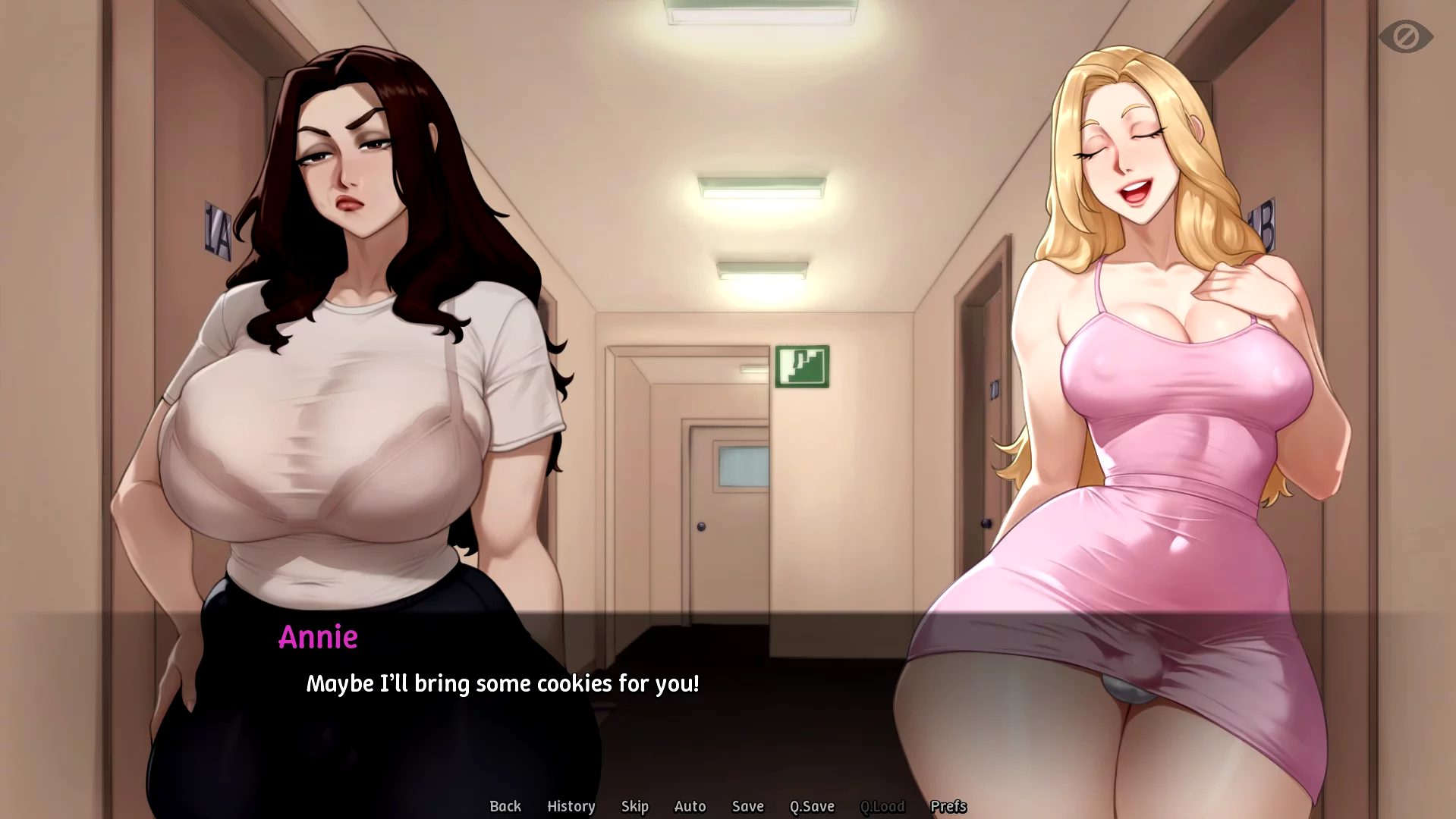Go back one dialogue line
The width and height of the screenshot is (1456, 819).
coord(505,806)
